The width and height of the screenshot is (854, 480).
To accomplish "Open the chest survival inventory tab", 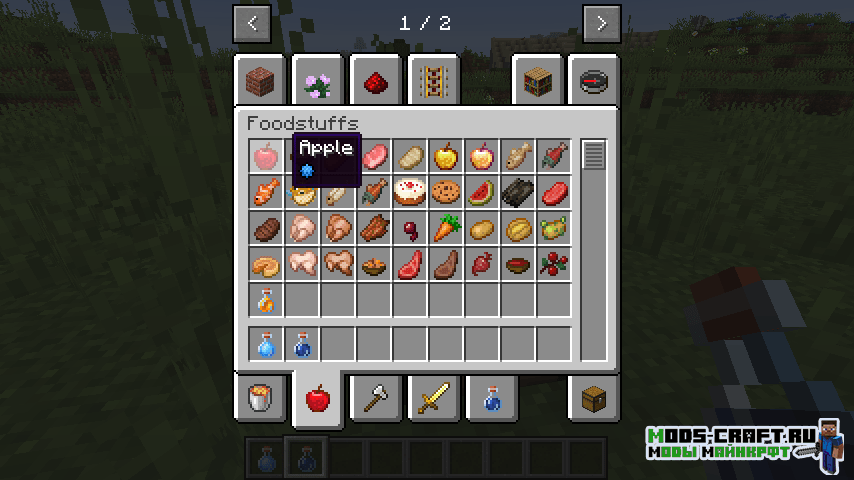I will tap(594, 399).
